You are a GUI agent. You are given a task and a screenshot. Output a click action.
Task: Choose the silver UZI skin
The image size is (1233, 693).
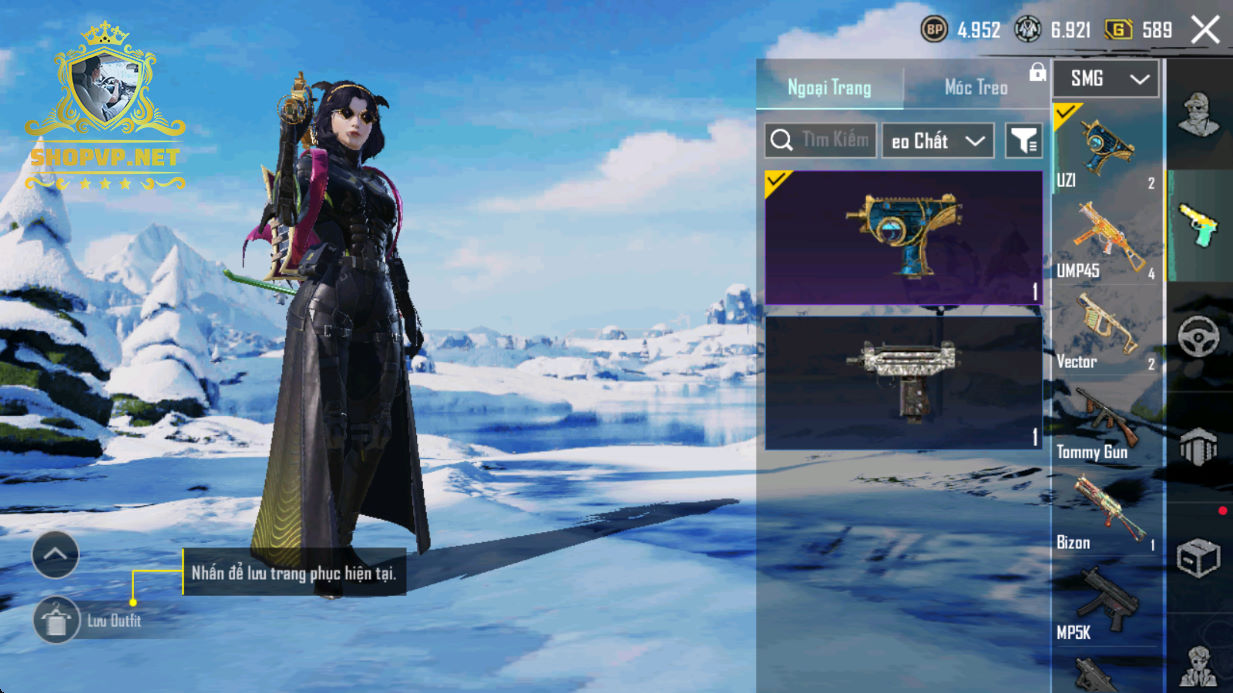coord(903,381)
